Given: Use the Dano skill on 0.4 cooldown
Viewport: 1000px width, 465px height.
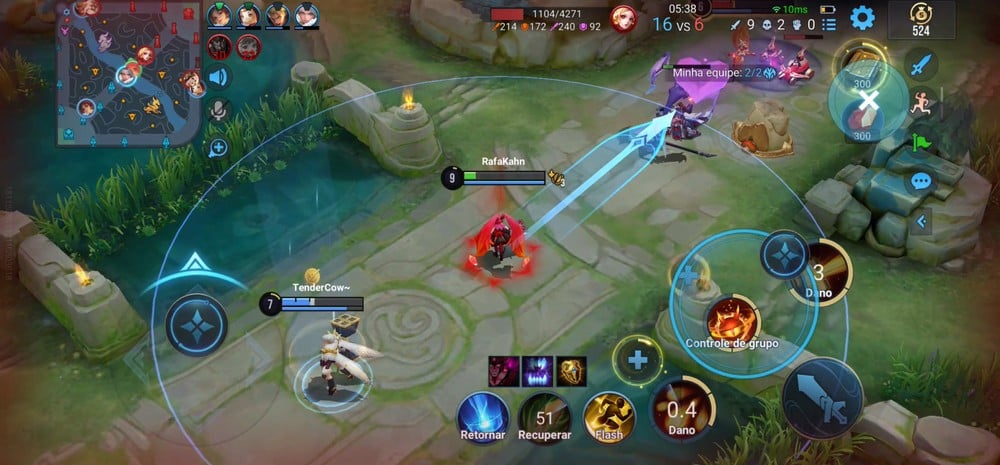Looking at the screenshot, I should point(680,410).
